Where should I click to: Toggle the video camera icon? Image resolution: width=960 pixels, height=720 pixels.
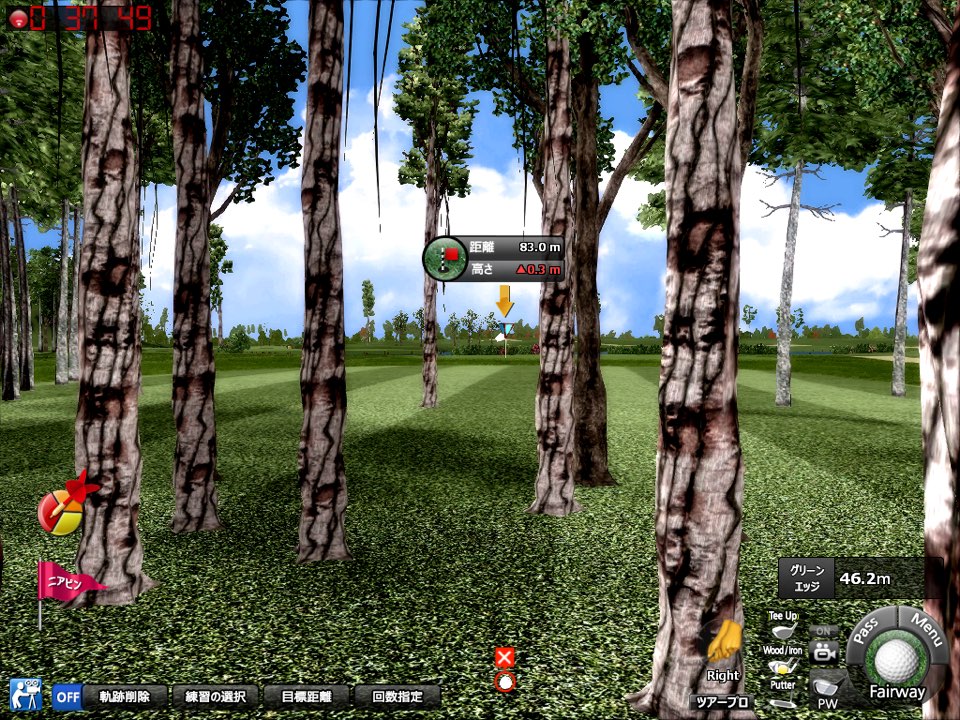pyautogui.click(x=824, y=650)
